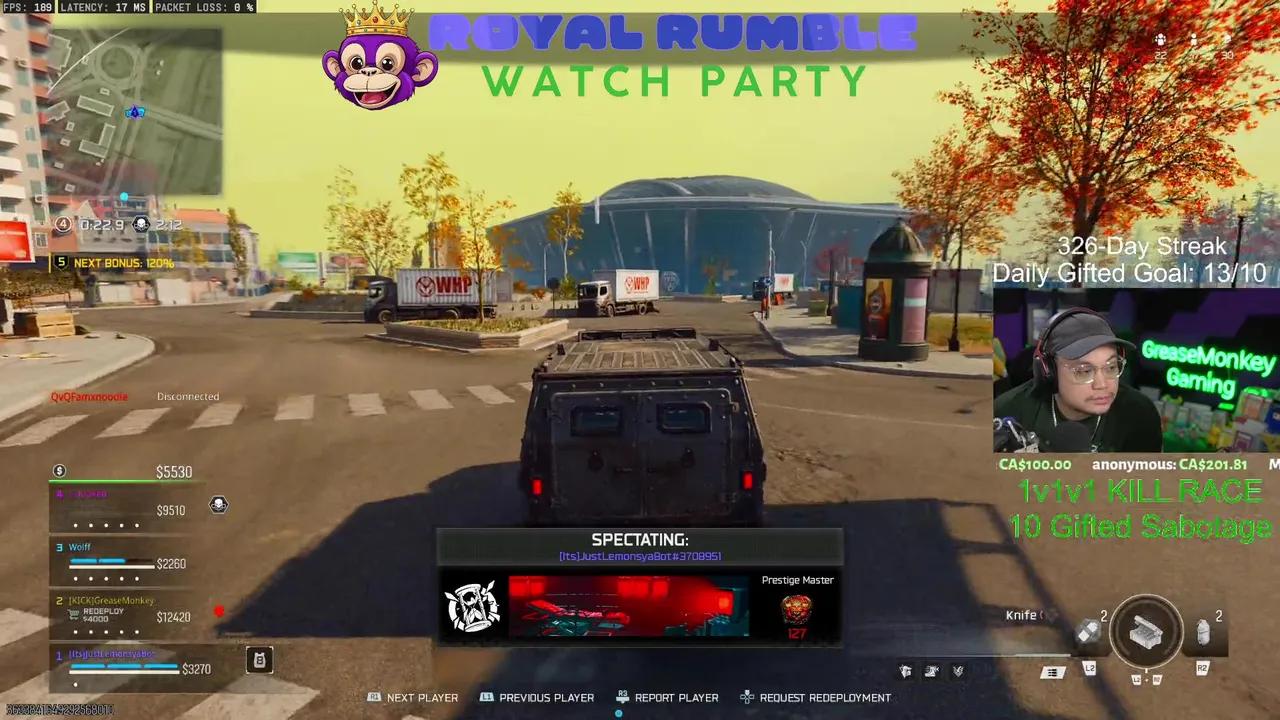Select the tactical equipment icon above the R2 prompt
The width and height of the screenshot is (1280, 720).
[1203, 628]
